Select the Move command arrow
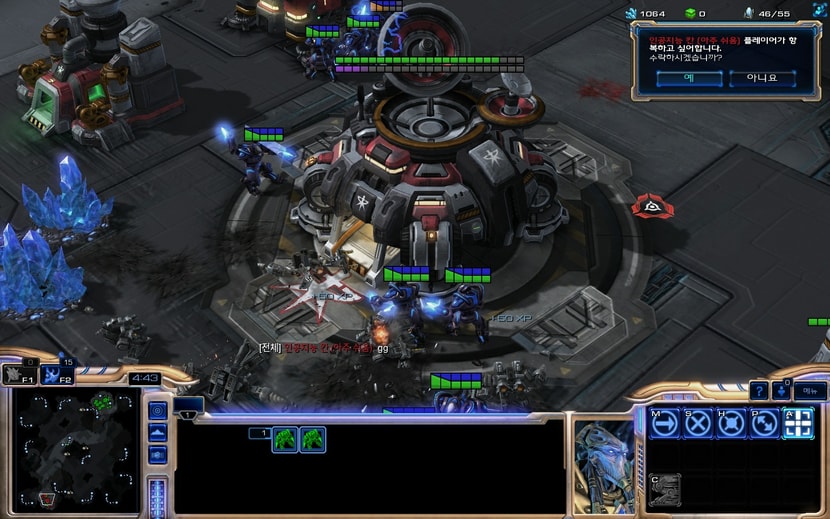Screen dimensions: 830x519 (665, 424)
